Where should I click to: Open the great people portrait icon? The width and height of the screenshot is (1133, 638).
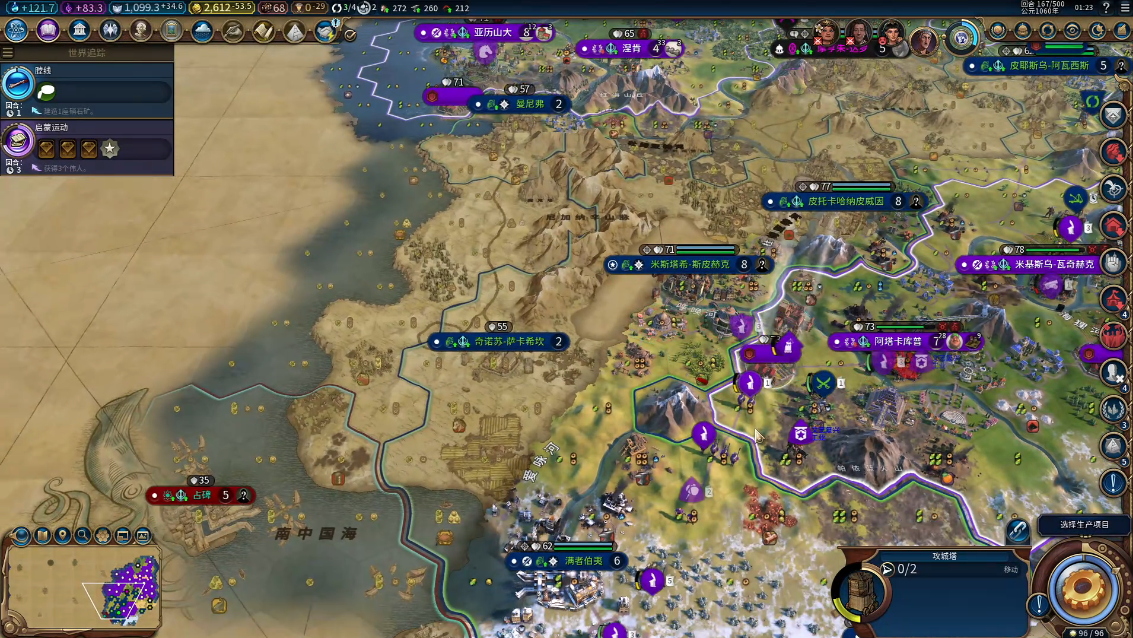(140, 31)
